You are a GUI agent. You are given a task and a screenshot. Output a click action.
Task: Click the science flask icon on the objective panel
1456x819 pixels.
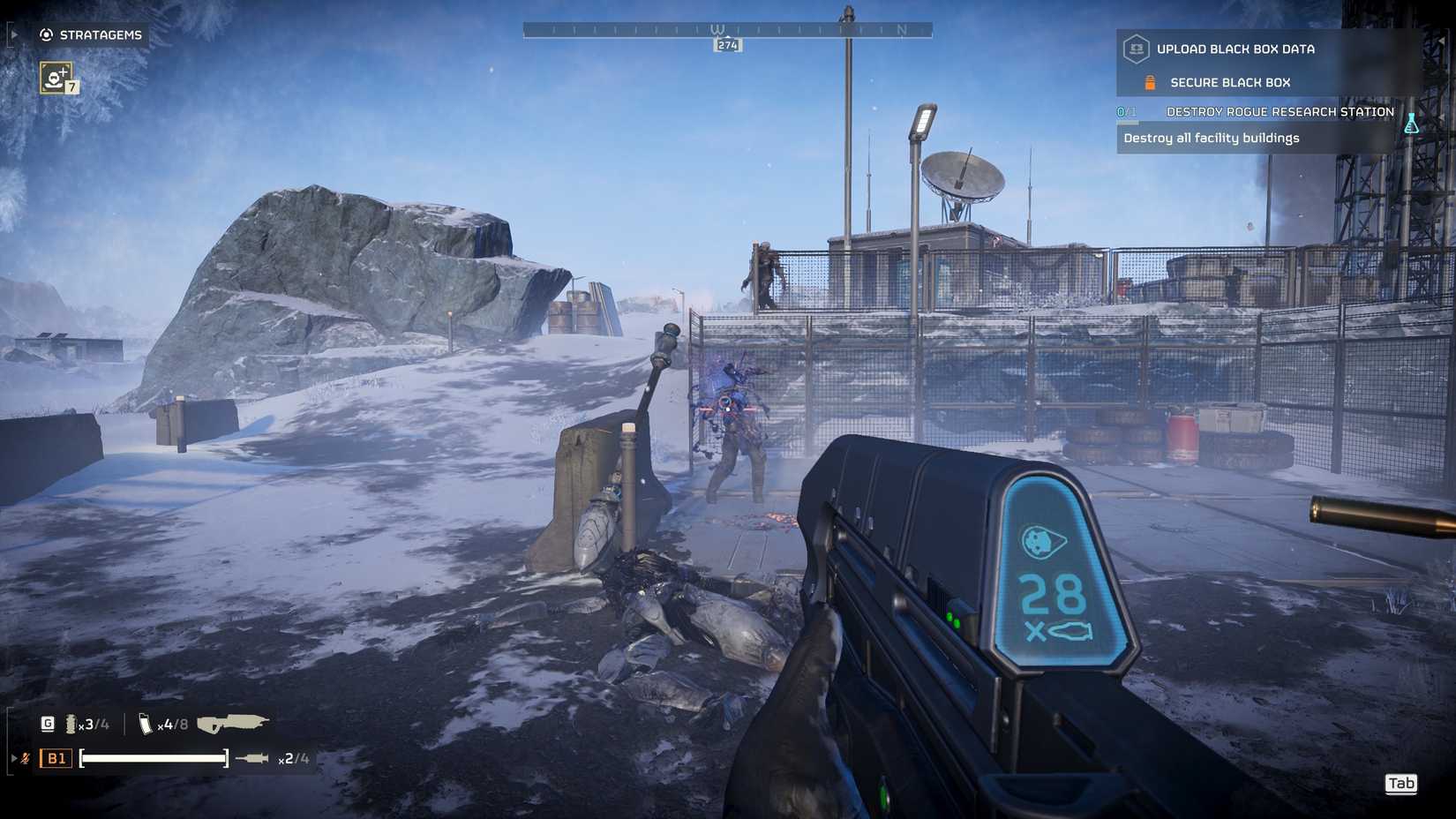coord(1411,123)
